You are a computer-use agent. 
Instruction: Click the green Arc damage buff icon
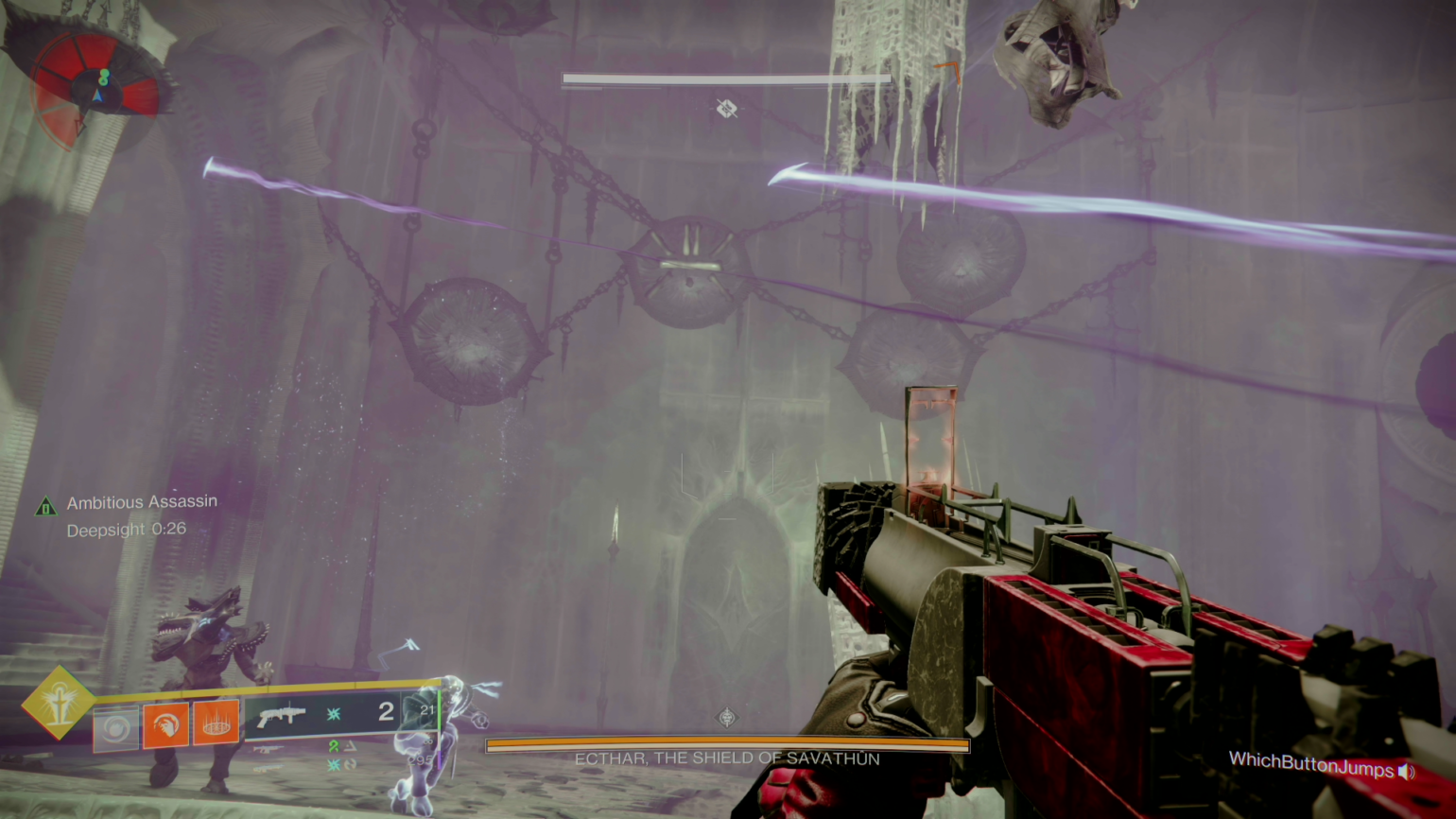[333, 748]
